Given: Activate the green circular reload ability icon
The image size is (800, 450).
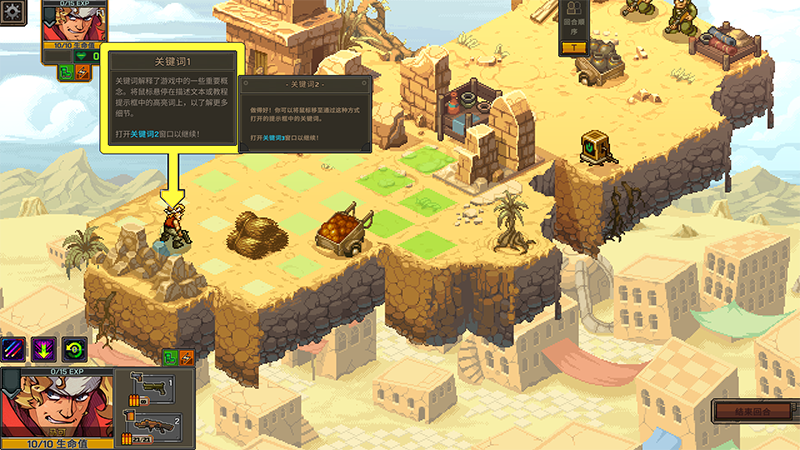Looking at the screenshot, I should (x=75, y=348).
